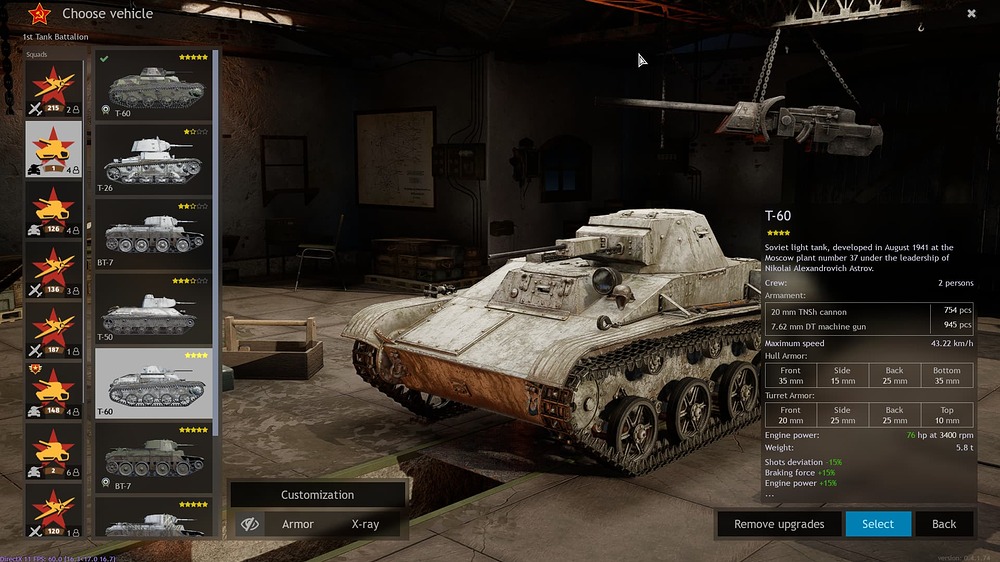This screenshot has width=1000, height=562.
Task: Select the T-26 tank thumbnail
Action: coord(154,160)
